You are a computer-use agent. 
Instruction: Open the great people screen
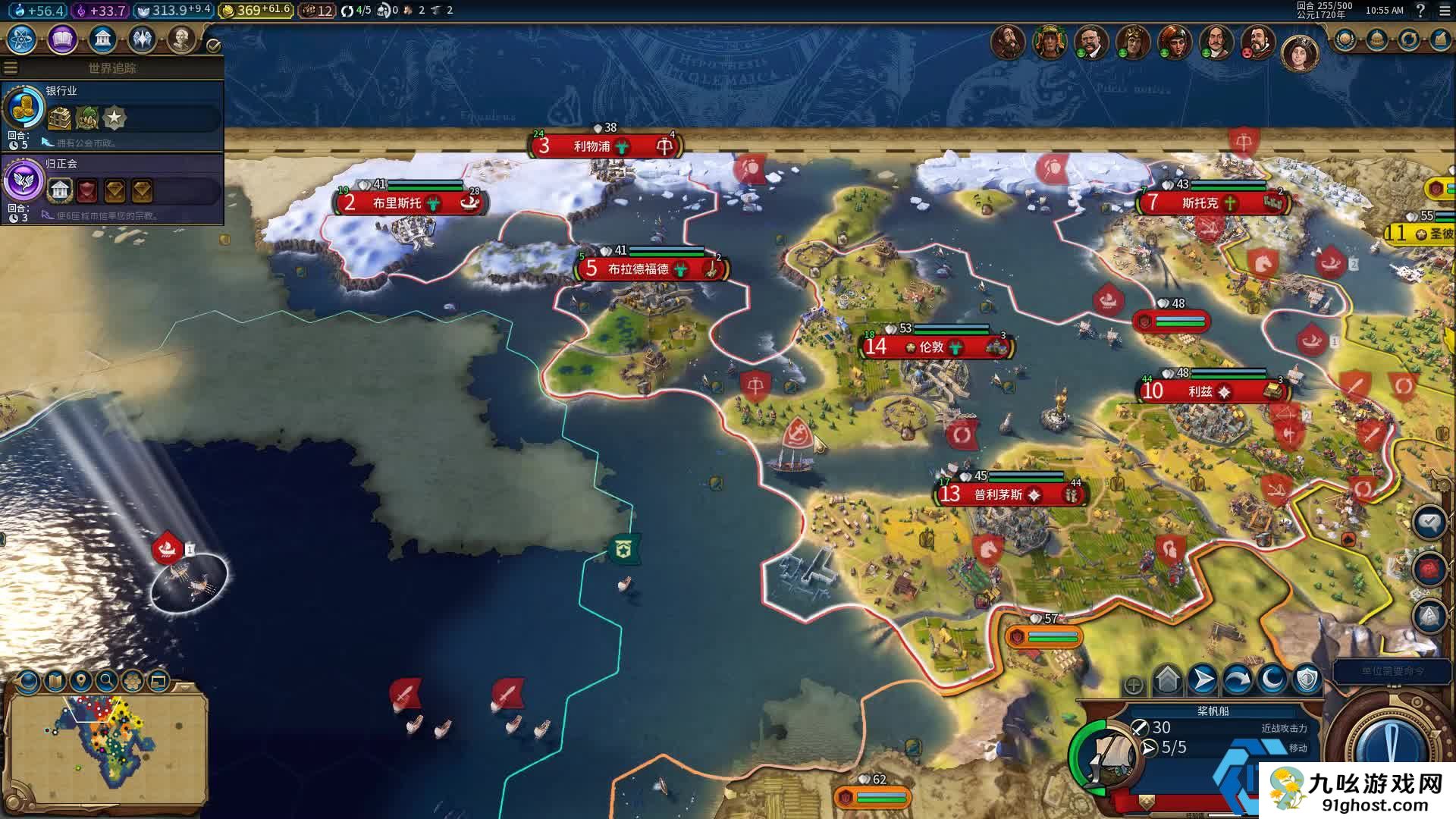(181, 39)
